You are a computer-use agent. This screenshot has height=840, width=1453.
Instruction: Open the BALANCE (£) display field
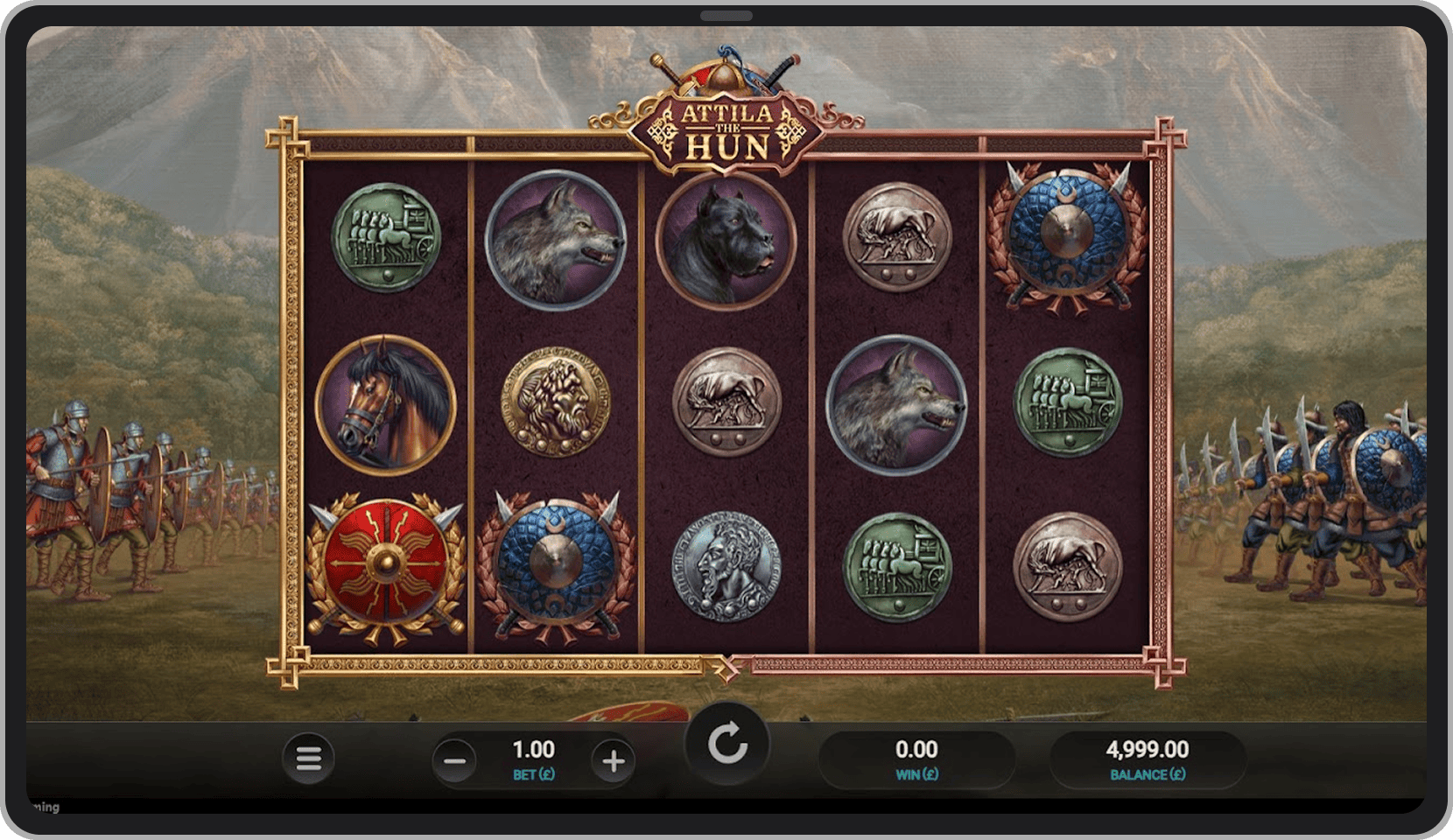pos(1148,758)
